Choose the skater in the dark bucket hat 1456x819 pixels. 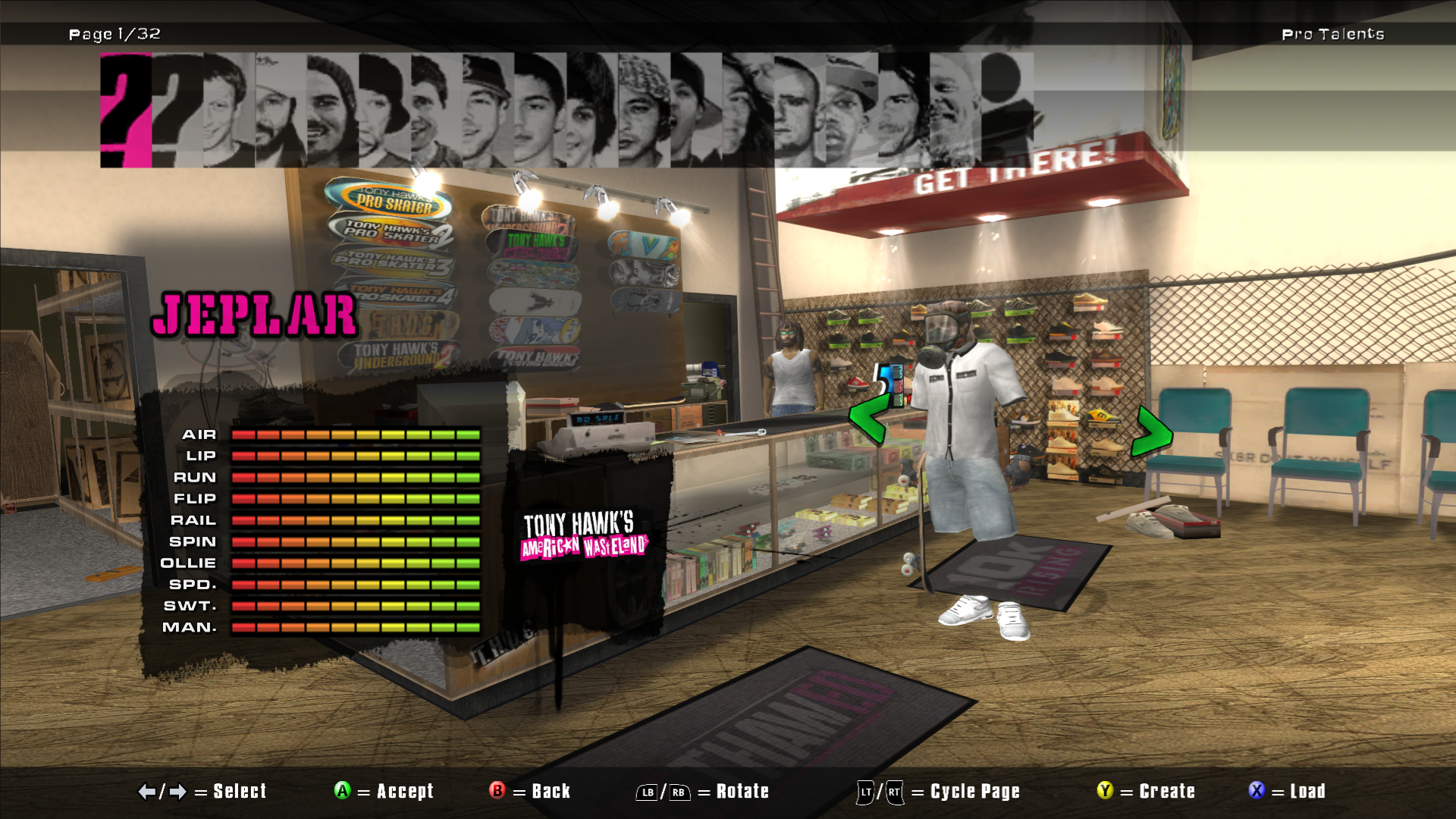(x=384, y=110)
